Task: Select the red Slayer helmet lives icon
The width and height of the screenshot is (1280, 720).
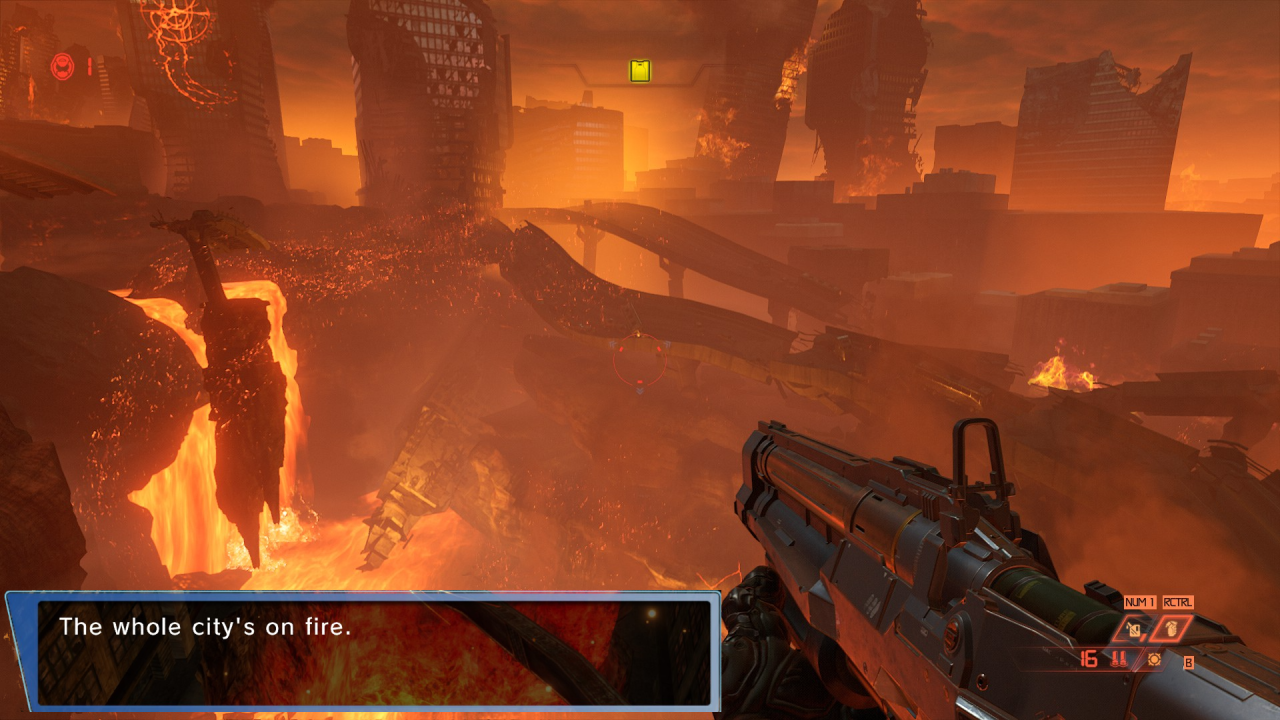Action: pyautogui.click(x=61, y=67)
